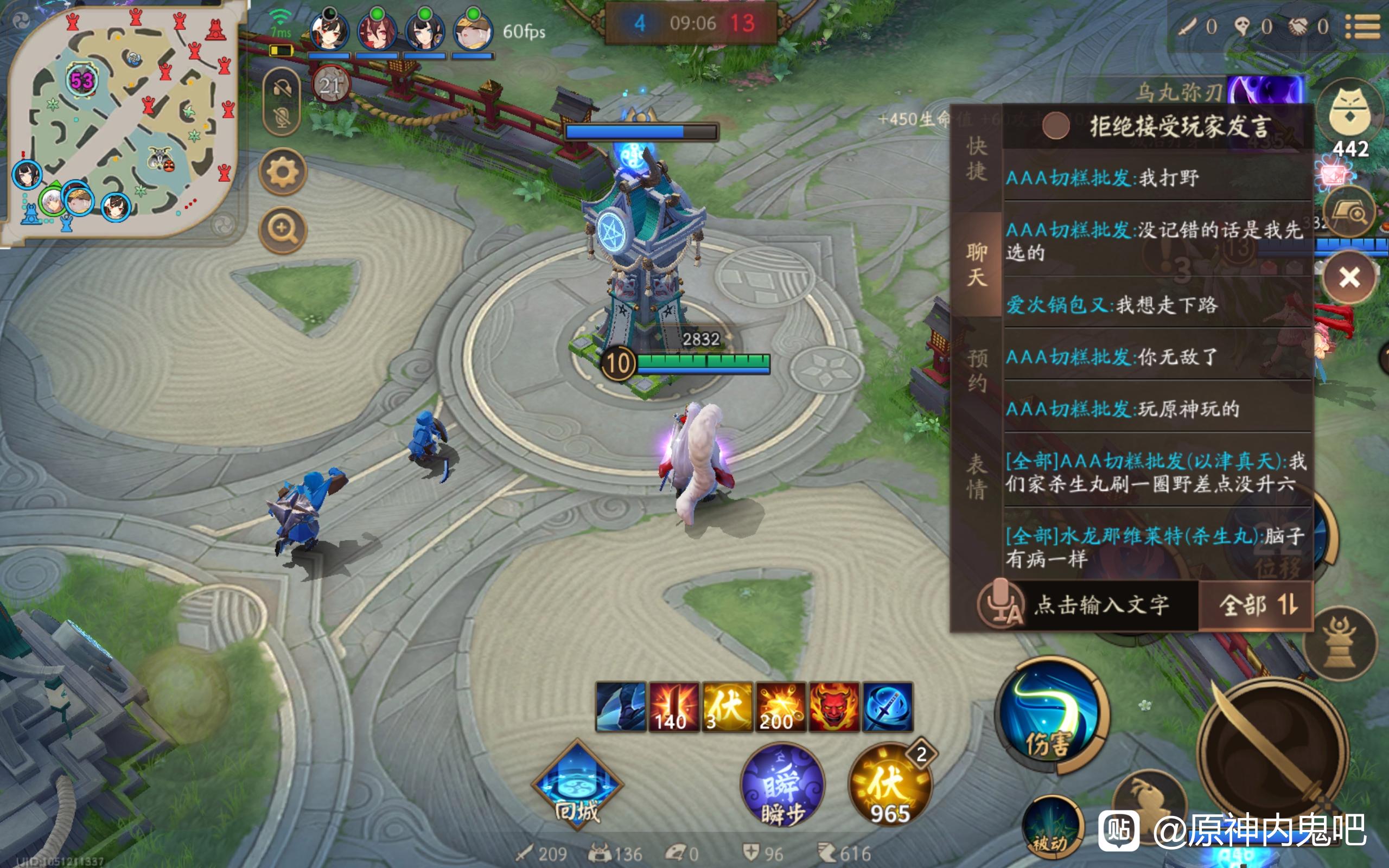Toggle 拒绝接受玩家发言 checkbox
The width and height of the screenshot is (1389, 868).
(1055, 125)
